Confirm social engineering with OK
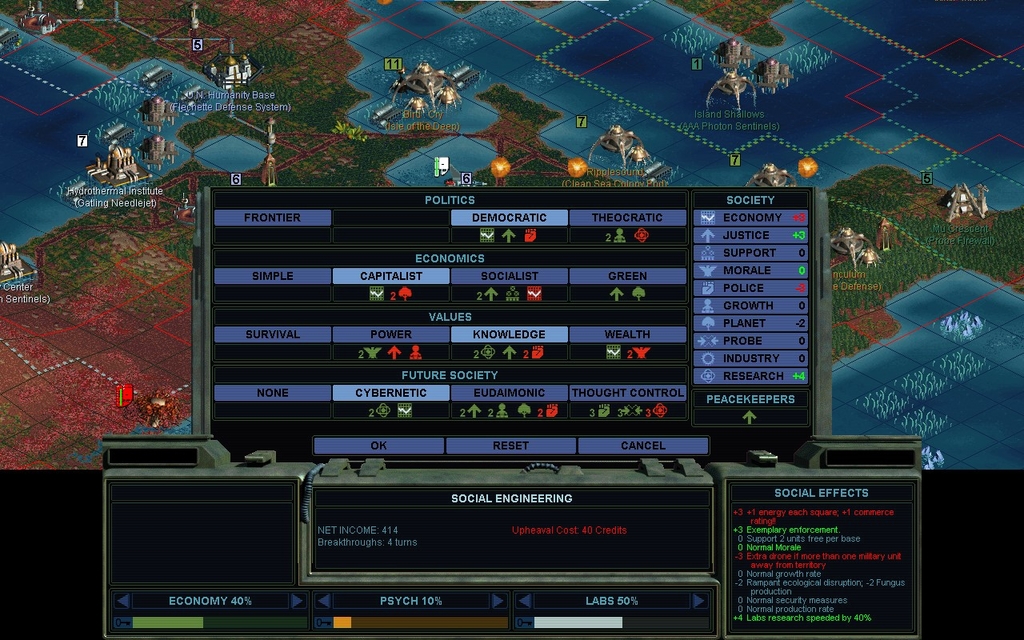 [378, 445]
